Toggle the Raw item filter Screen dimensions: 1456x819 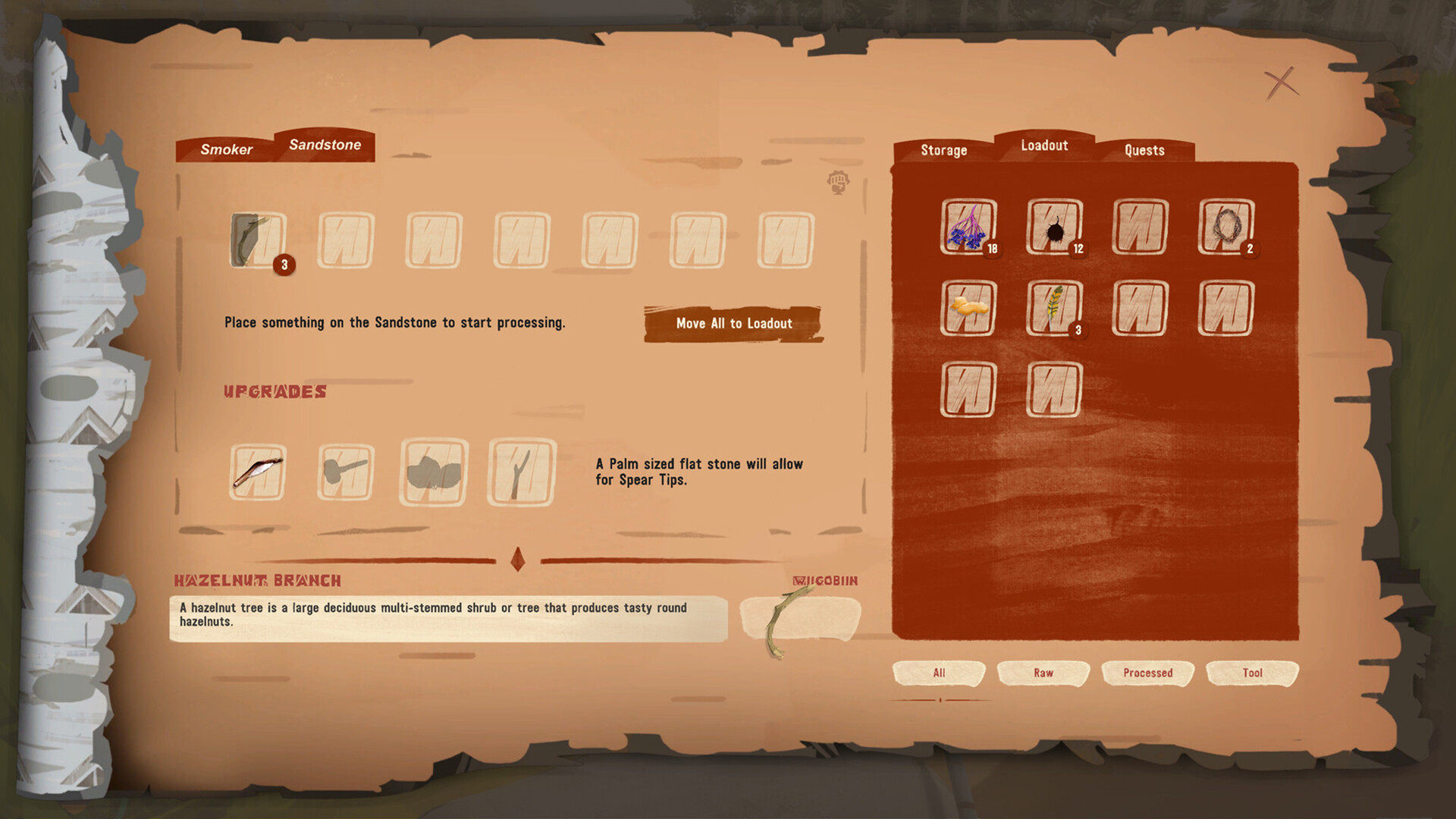coord(1043,673)
